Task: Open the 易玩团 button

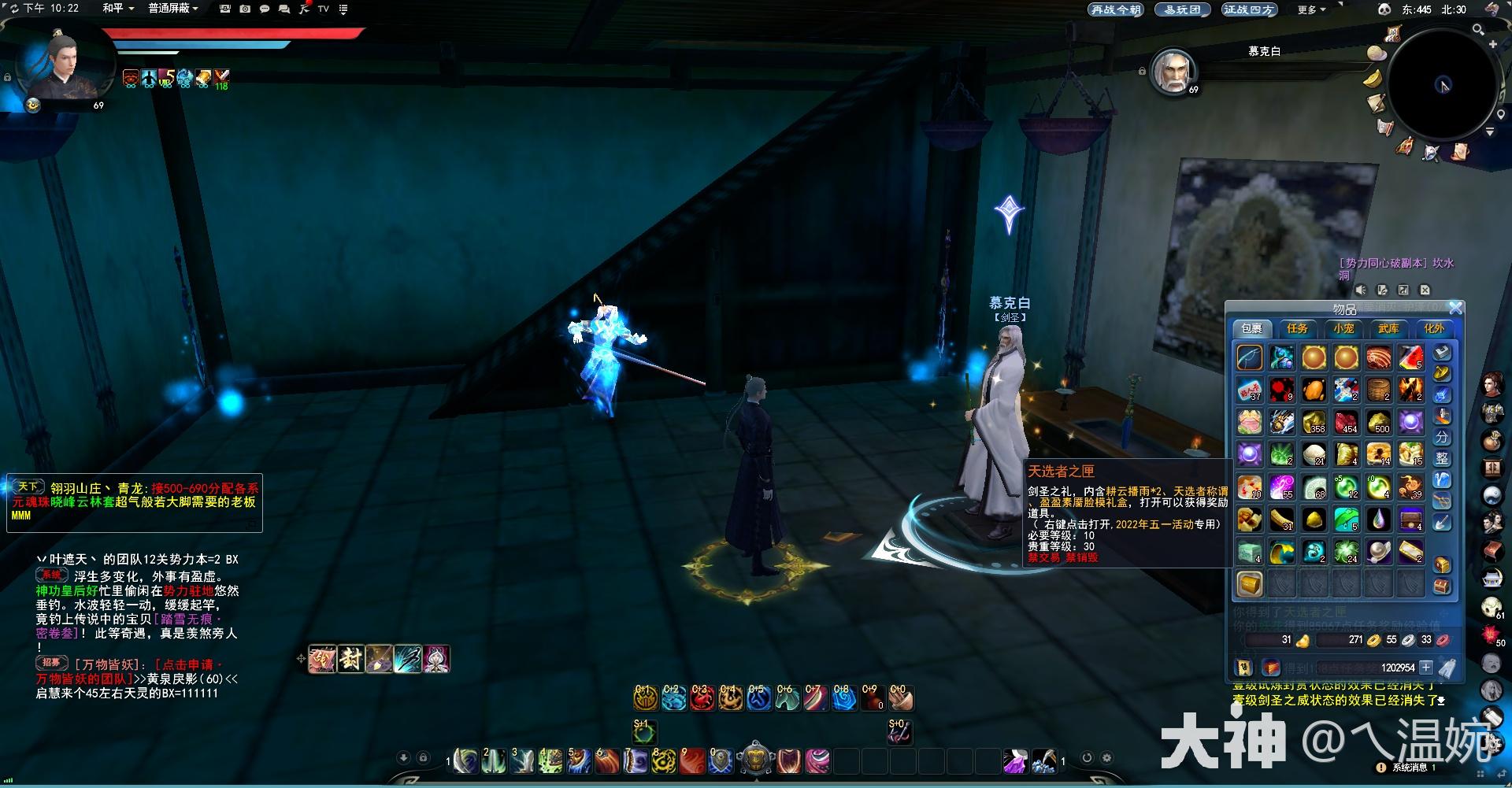Action: pos(1182,9)
